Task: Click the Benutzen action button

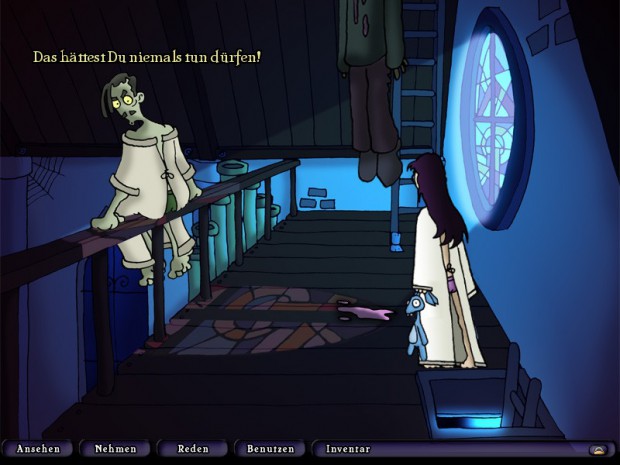Action: (x=269, y=449)
